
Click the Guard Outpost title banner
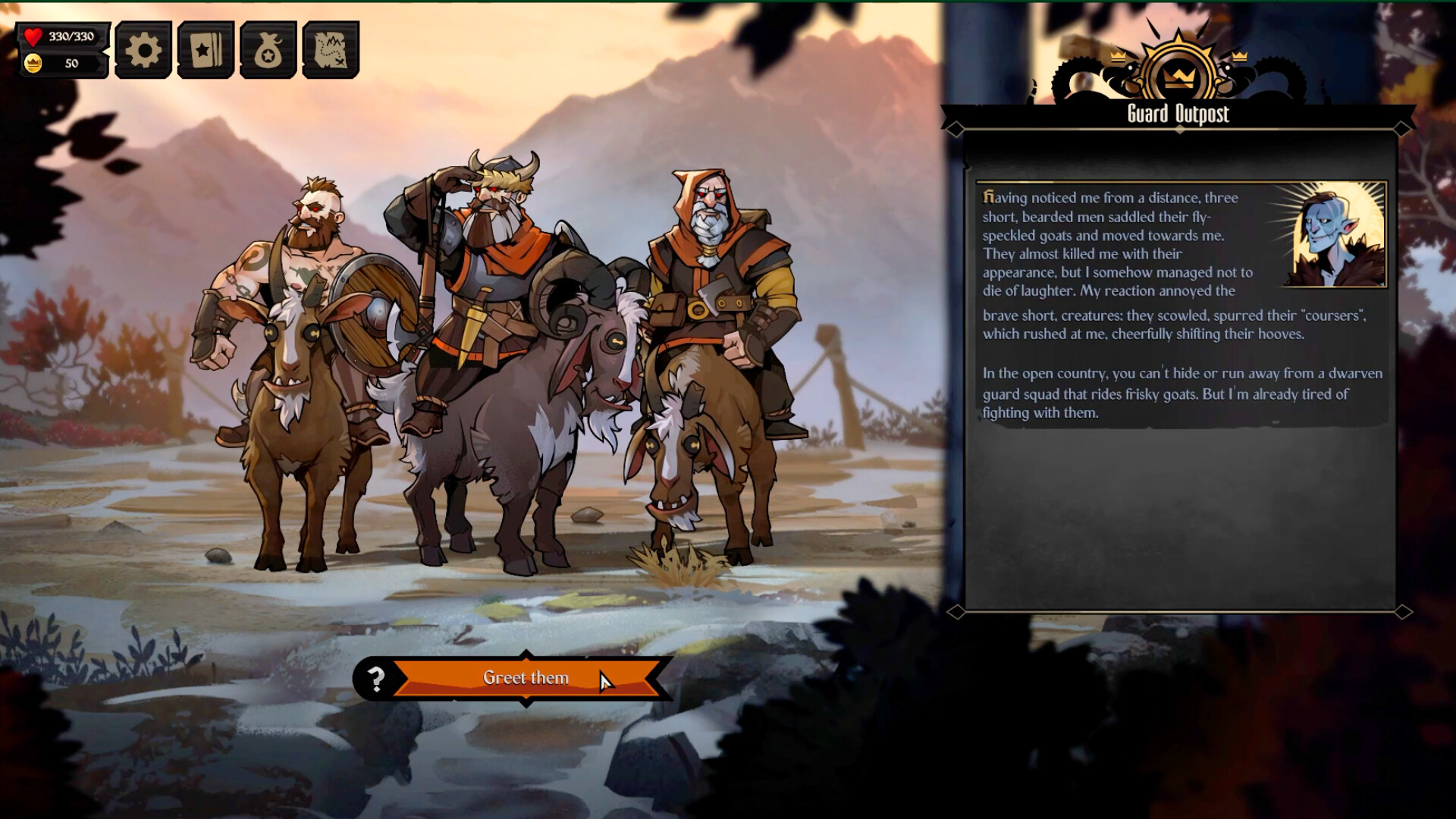(1178, 115)
